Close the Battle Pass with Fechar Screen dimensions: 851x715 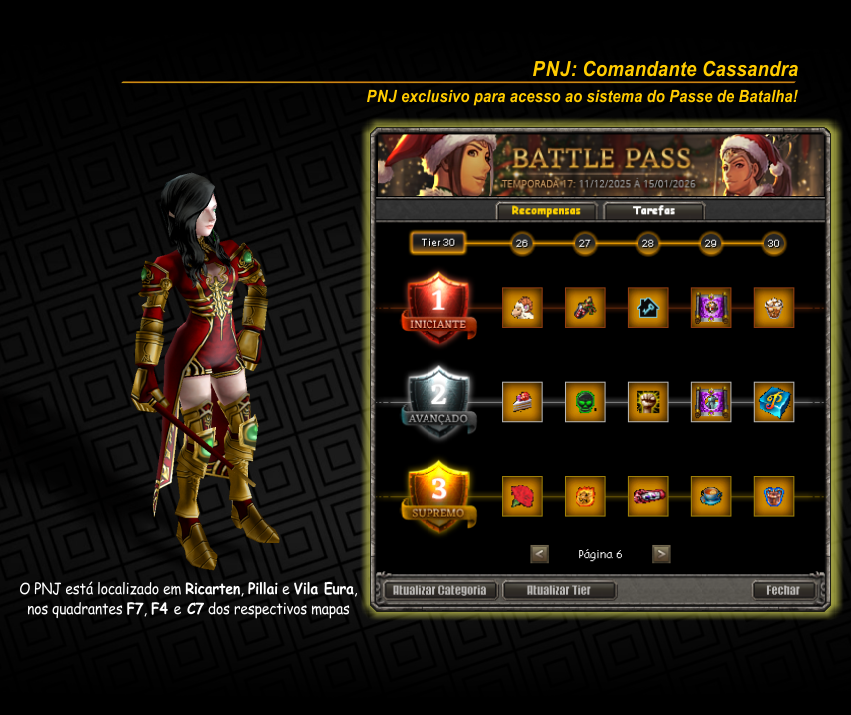tap(783, 590)
